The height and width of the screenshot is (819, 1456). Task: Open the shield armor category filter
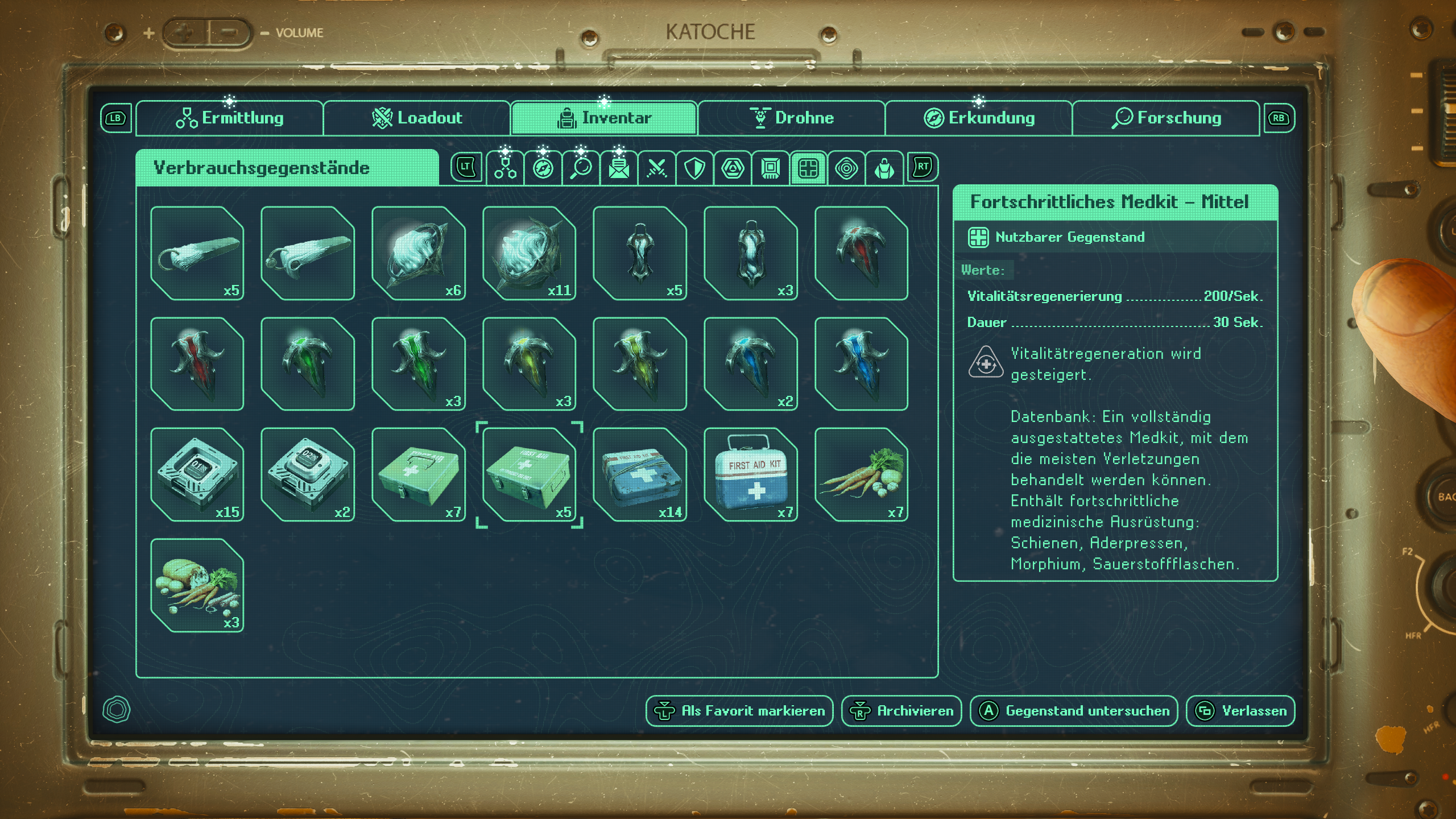(694, 167)
